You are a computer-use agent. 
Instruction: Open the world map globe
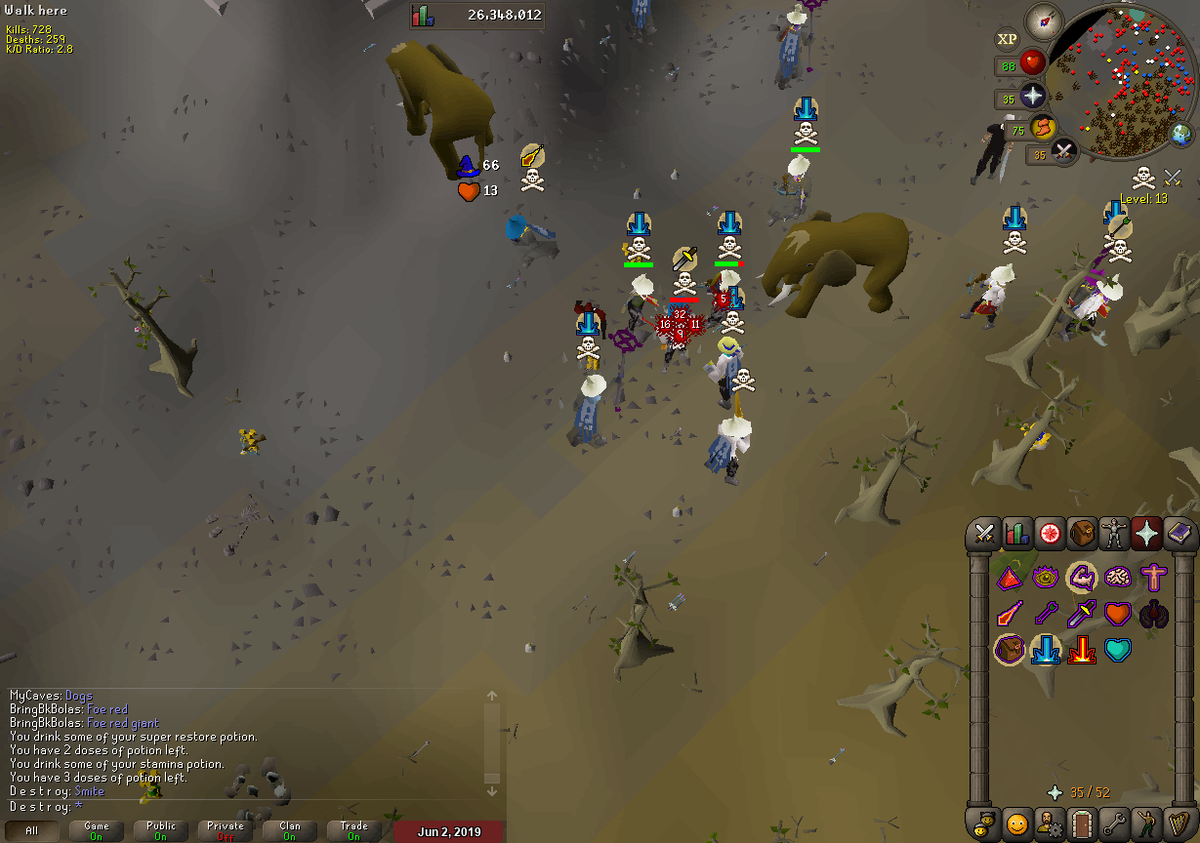pos(1182,135)
